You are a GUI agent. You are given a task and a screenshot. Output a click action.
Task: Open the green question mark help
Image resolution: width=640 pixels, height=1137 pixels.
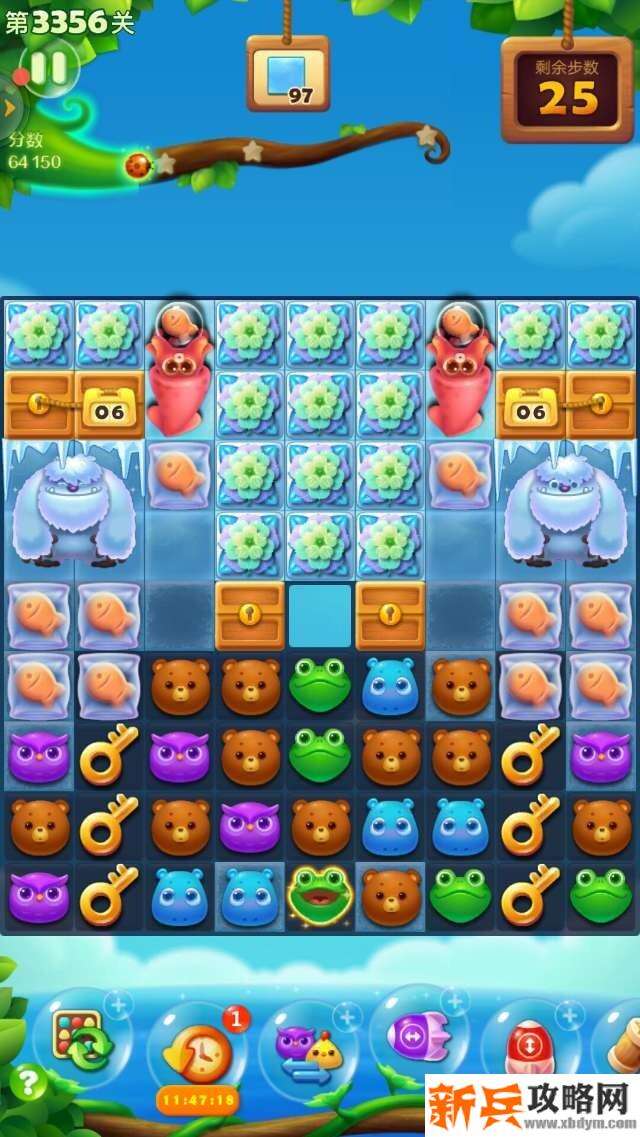click(30, 1082)
